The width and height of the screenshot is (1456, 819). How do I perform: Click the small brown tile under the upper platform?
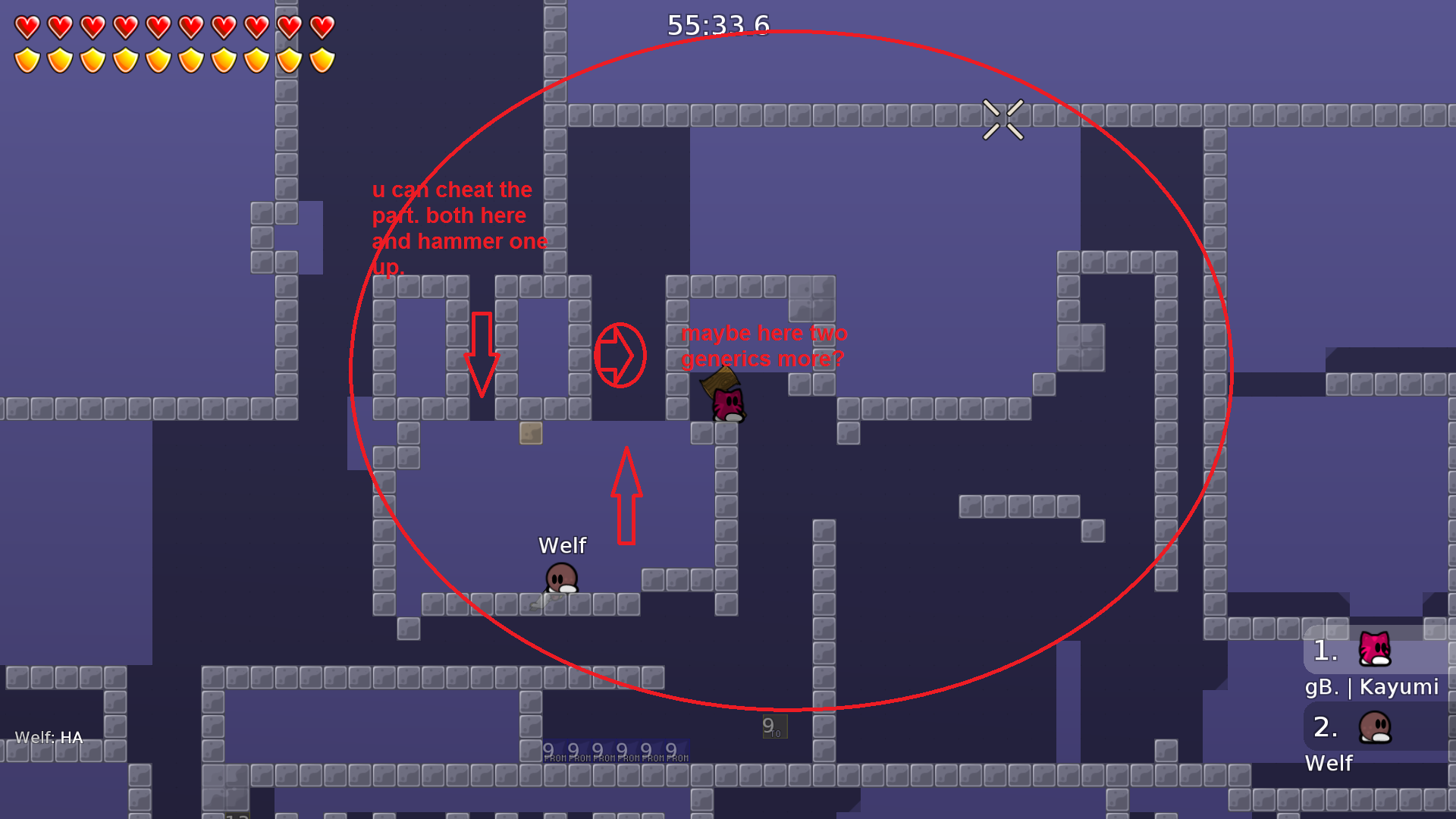[531, 434]
